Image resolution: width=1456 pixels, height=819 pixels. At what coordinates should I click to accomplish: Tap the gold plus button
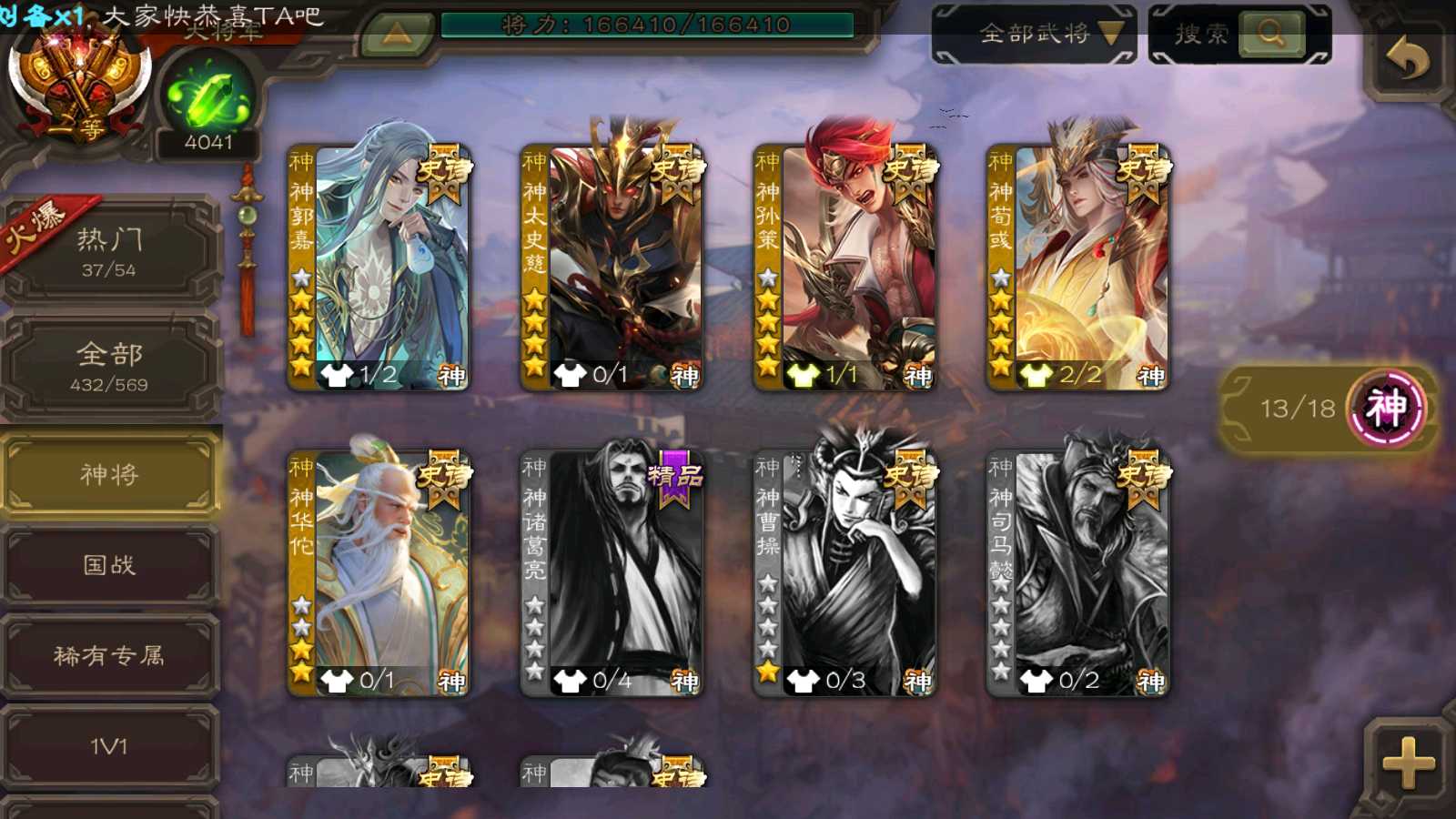point(1408,763)
